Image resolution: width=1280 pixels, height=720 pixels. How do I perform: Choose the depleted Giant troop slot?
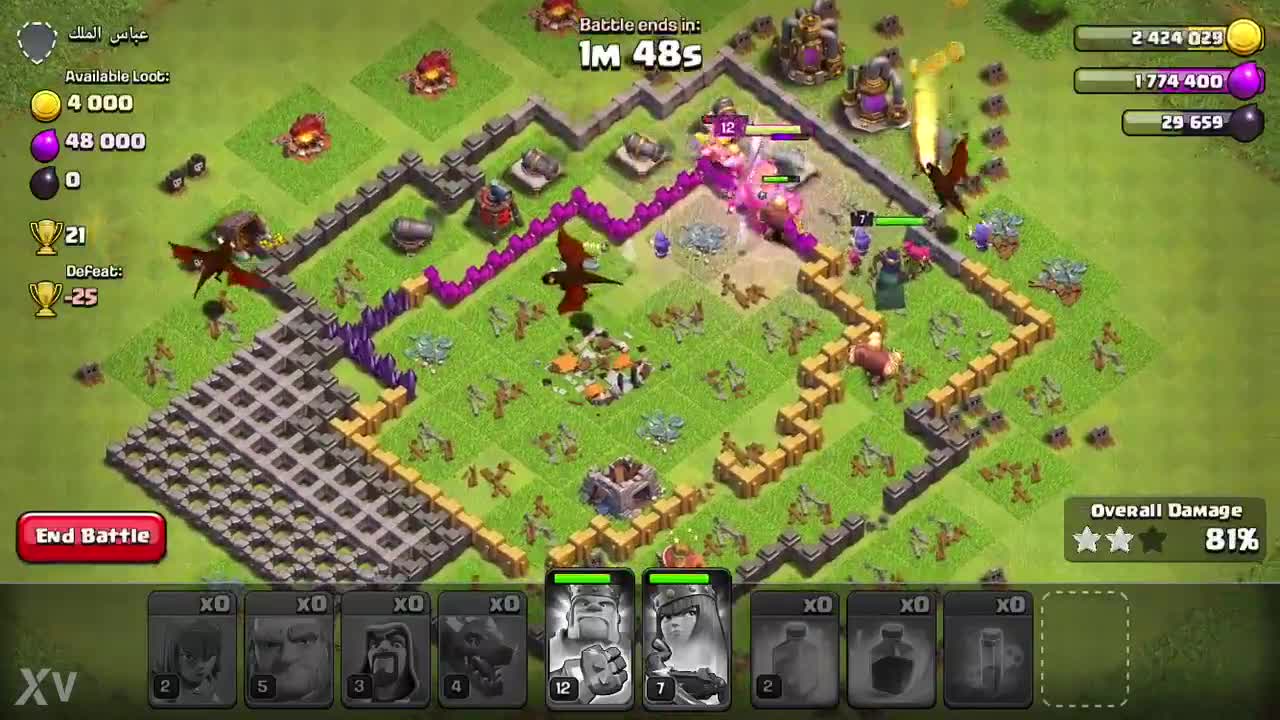click(x=289, y=650)
